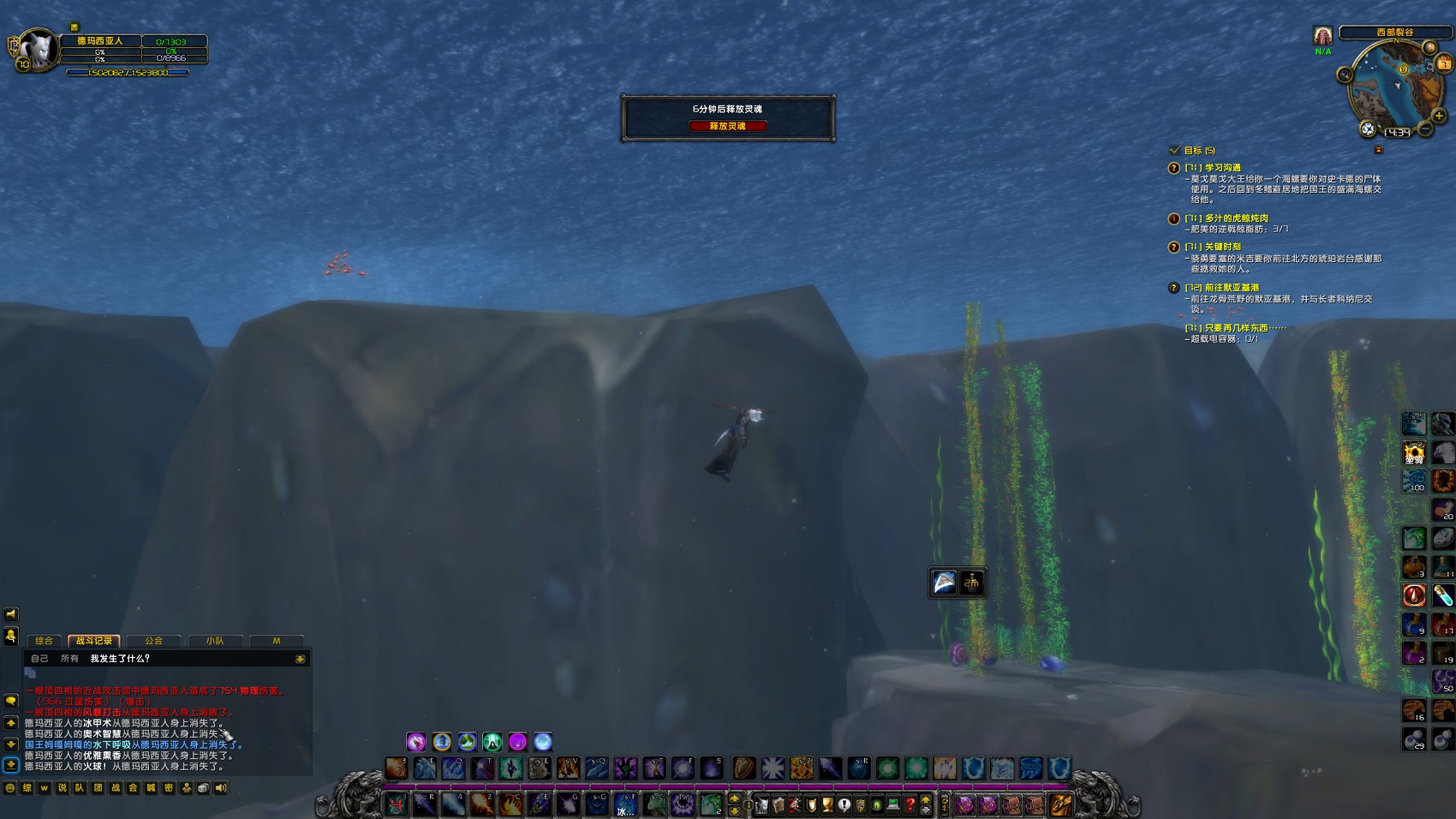Select the 关键时刻 quest in the tracker
1456x819 pixels.
click(1222, 247)
